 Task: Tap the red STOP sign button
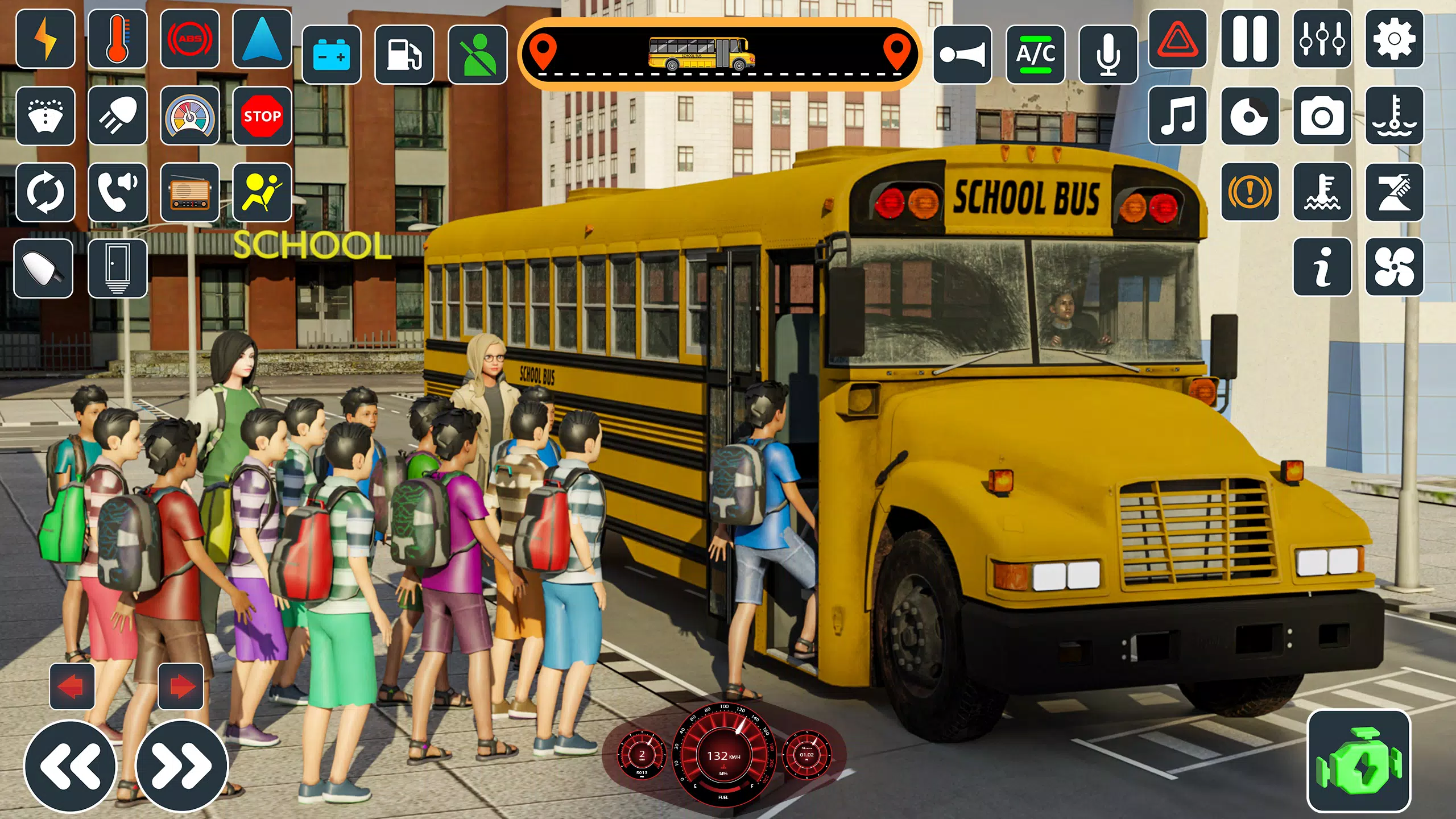262,116
